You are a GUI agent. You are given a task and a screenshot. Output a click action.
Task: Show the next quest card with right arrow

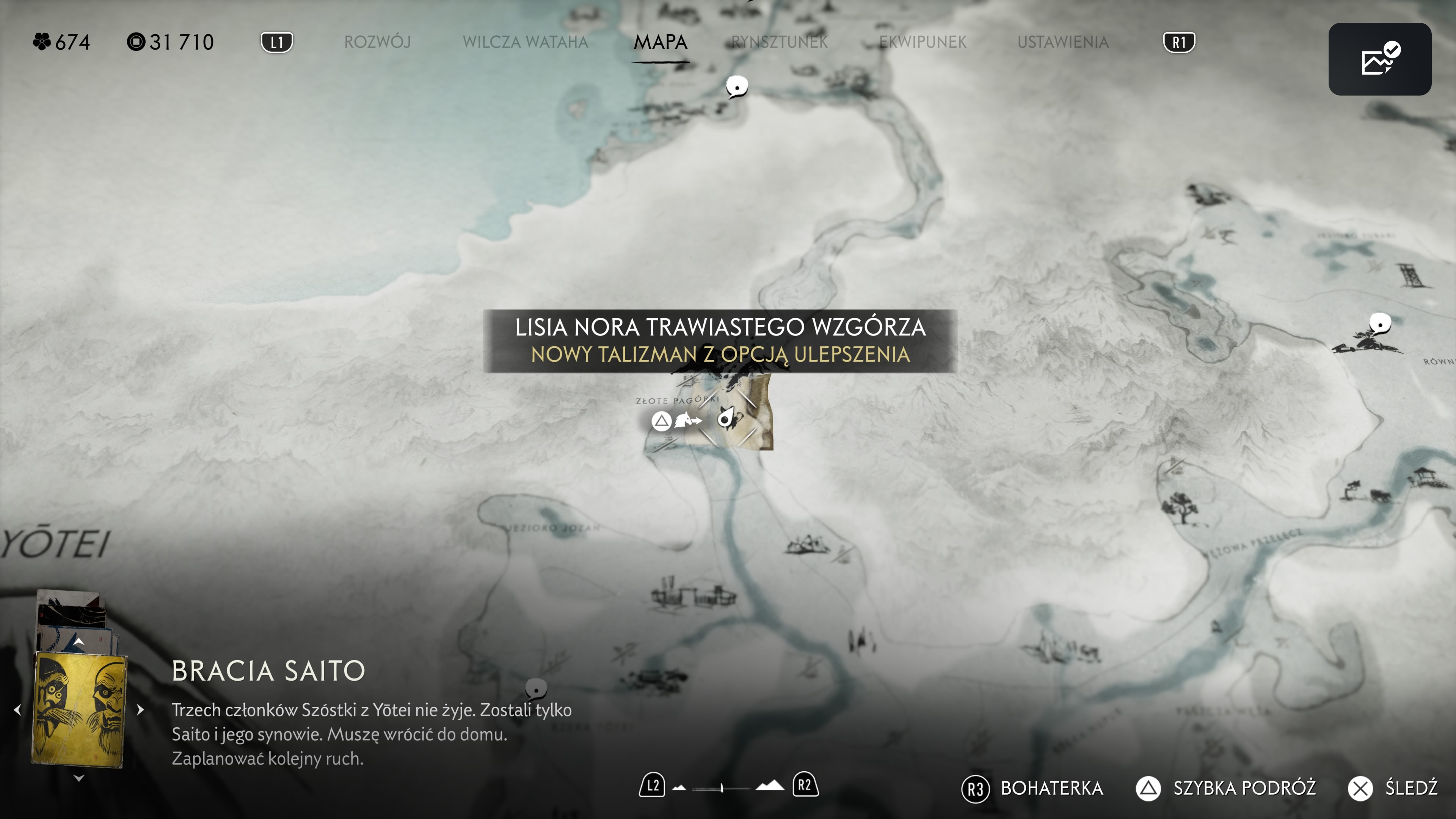click(140, 709)
